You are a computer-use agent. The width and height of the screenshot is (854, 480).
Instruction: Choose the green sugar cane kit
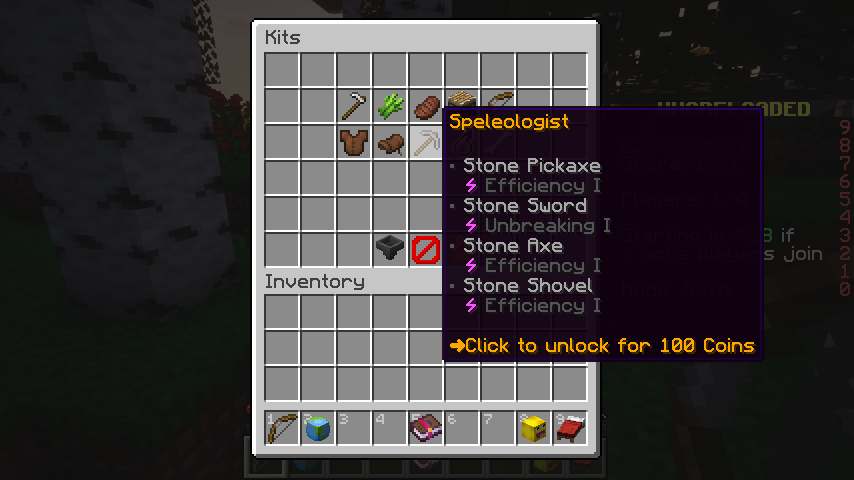tap(390, 106)
